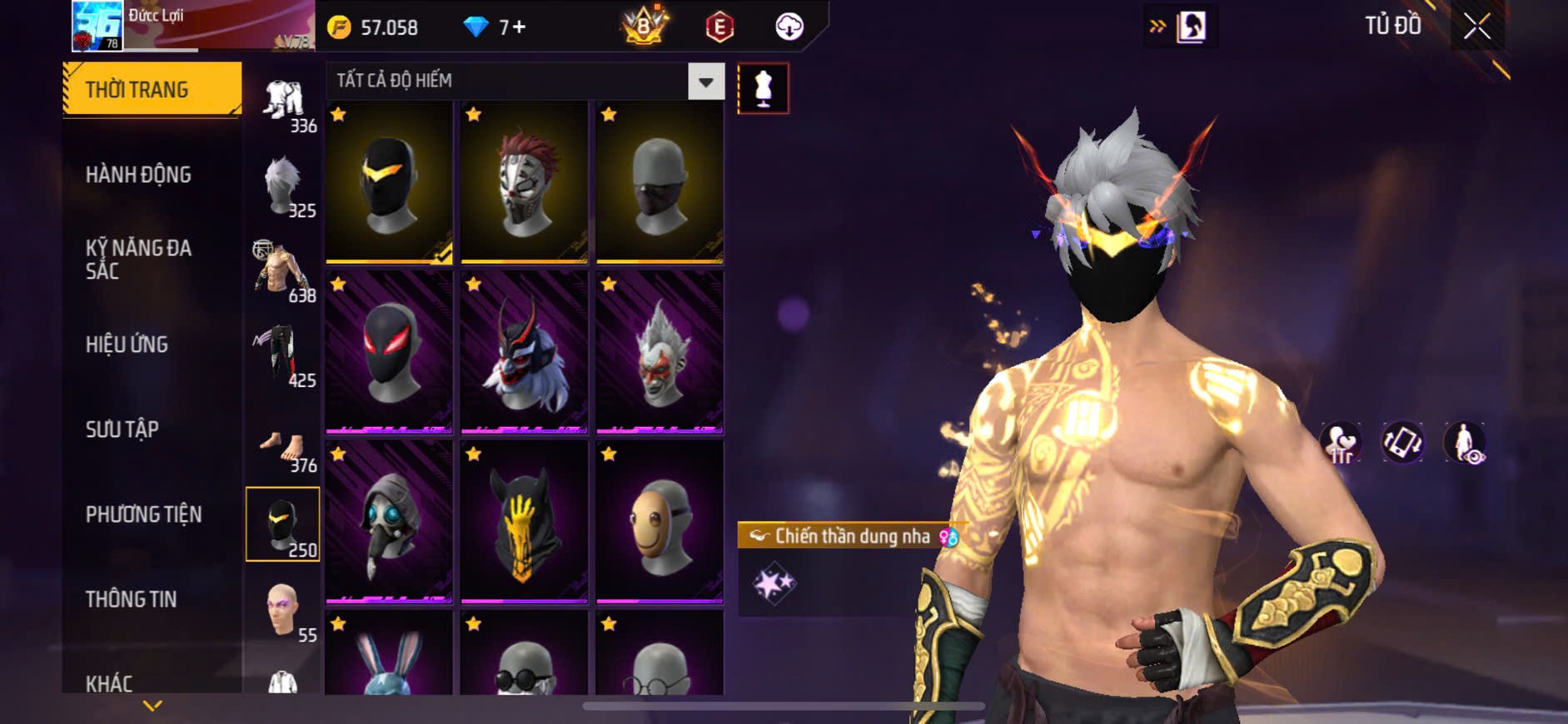
Task: Open the SƯU TẬP tab
Action: [122, 429]
